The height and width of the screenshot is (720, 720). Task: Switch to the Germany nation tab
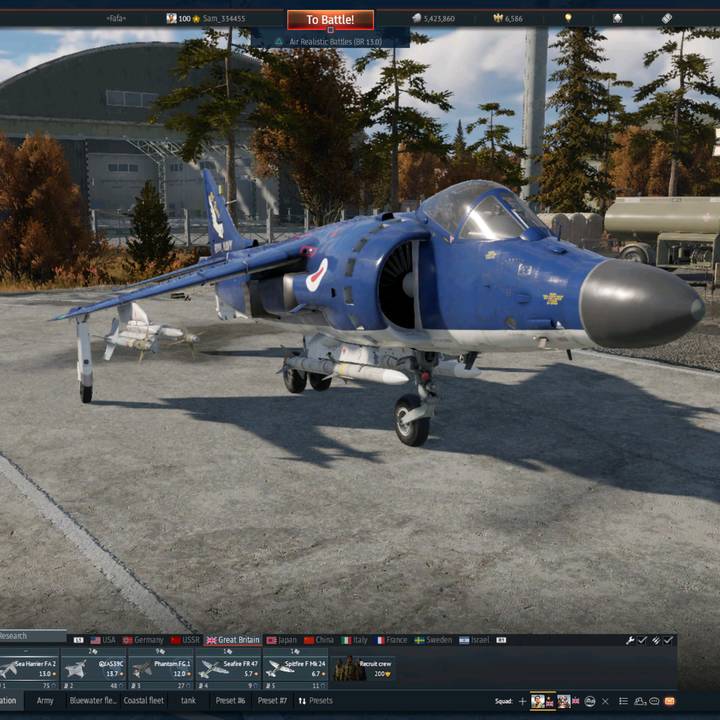click(143, 640)
